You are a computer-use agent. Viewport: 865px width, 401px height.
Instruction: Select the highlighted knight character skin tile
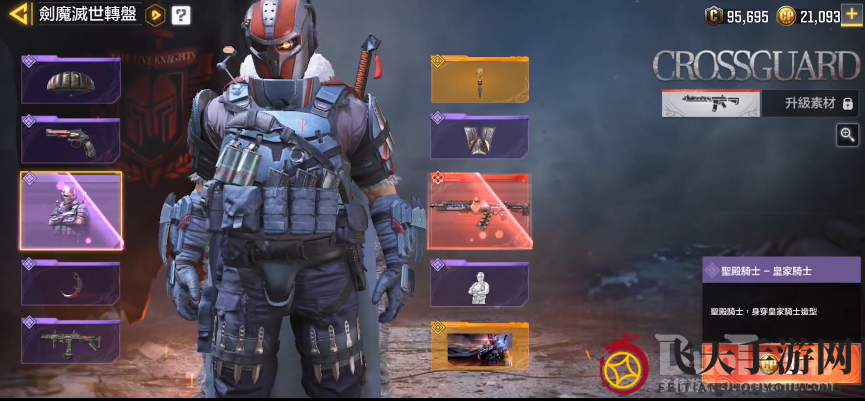point(71,211)
